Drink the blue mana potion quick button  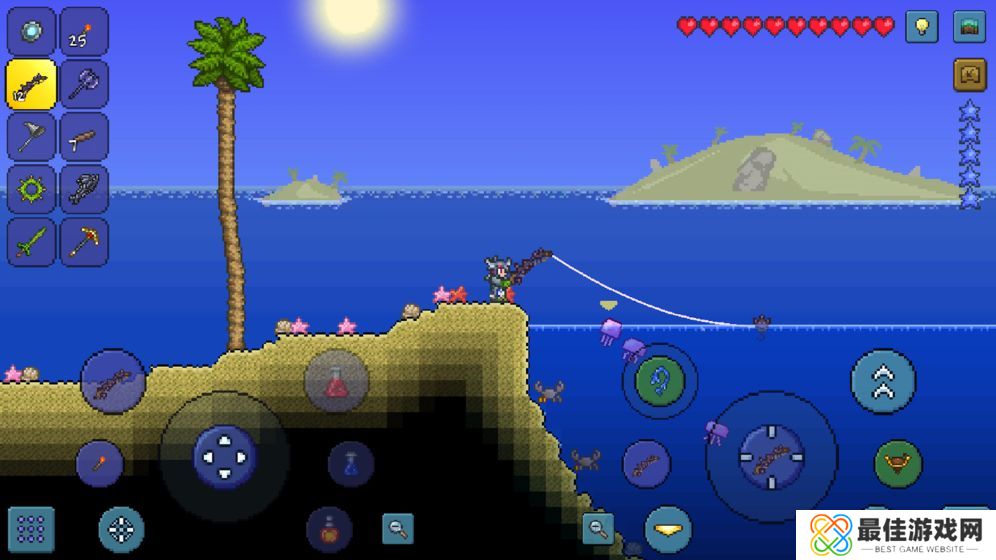tap(351, 464)
